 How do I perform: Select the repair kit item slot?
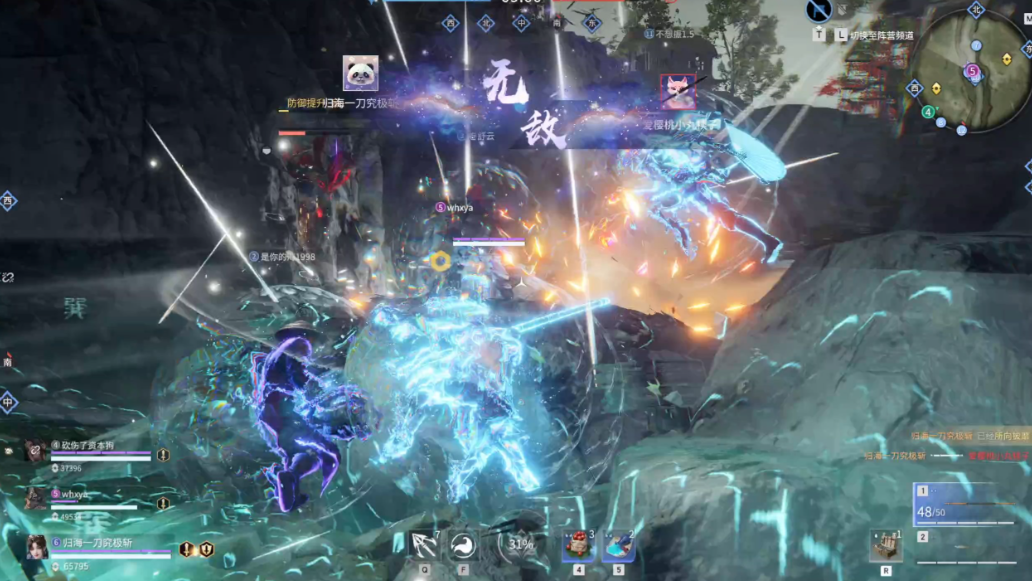[885, 545]
